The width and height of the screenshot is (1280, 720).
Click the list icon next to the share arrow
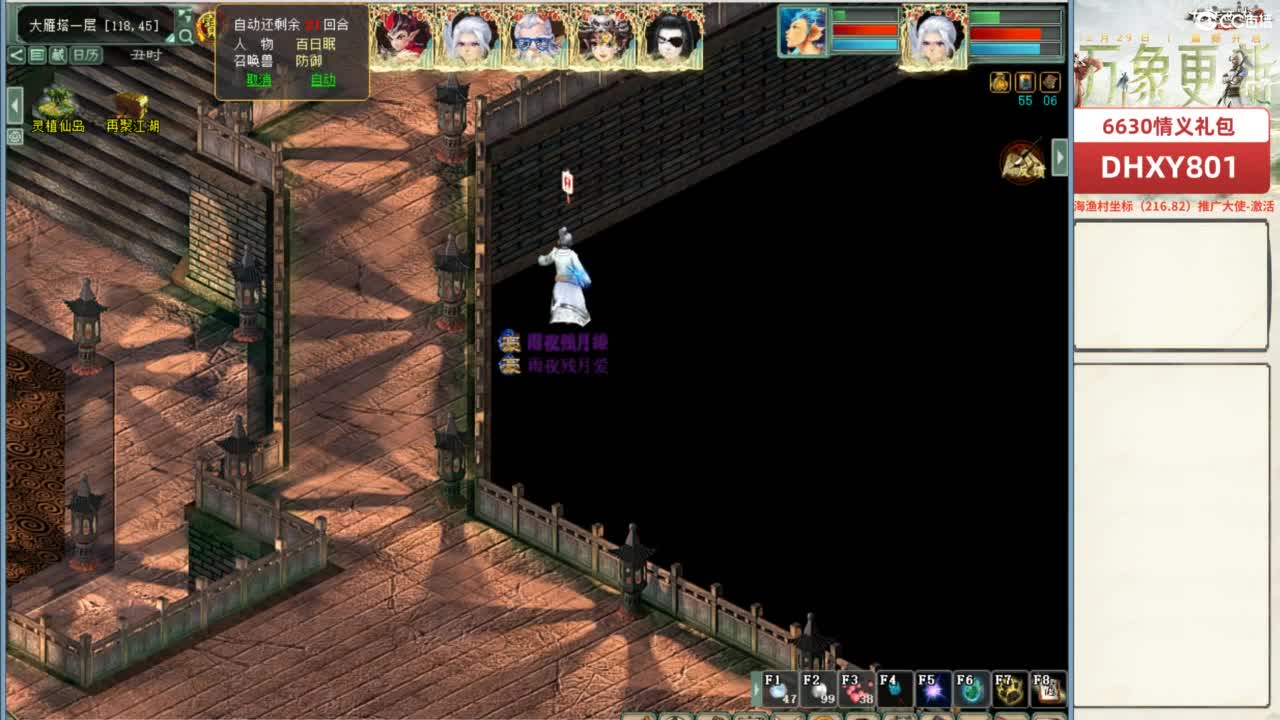click(39, 53)
